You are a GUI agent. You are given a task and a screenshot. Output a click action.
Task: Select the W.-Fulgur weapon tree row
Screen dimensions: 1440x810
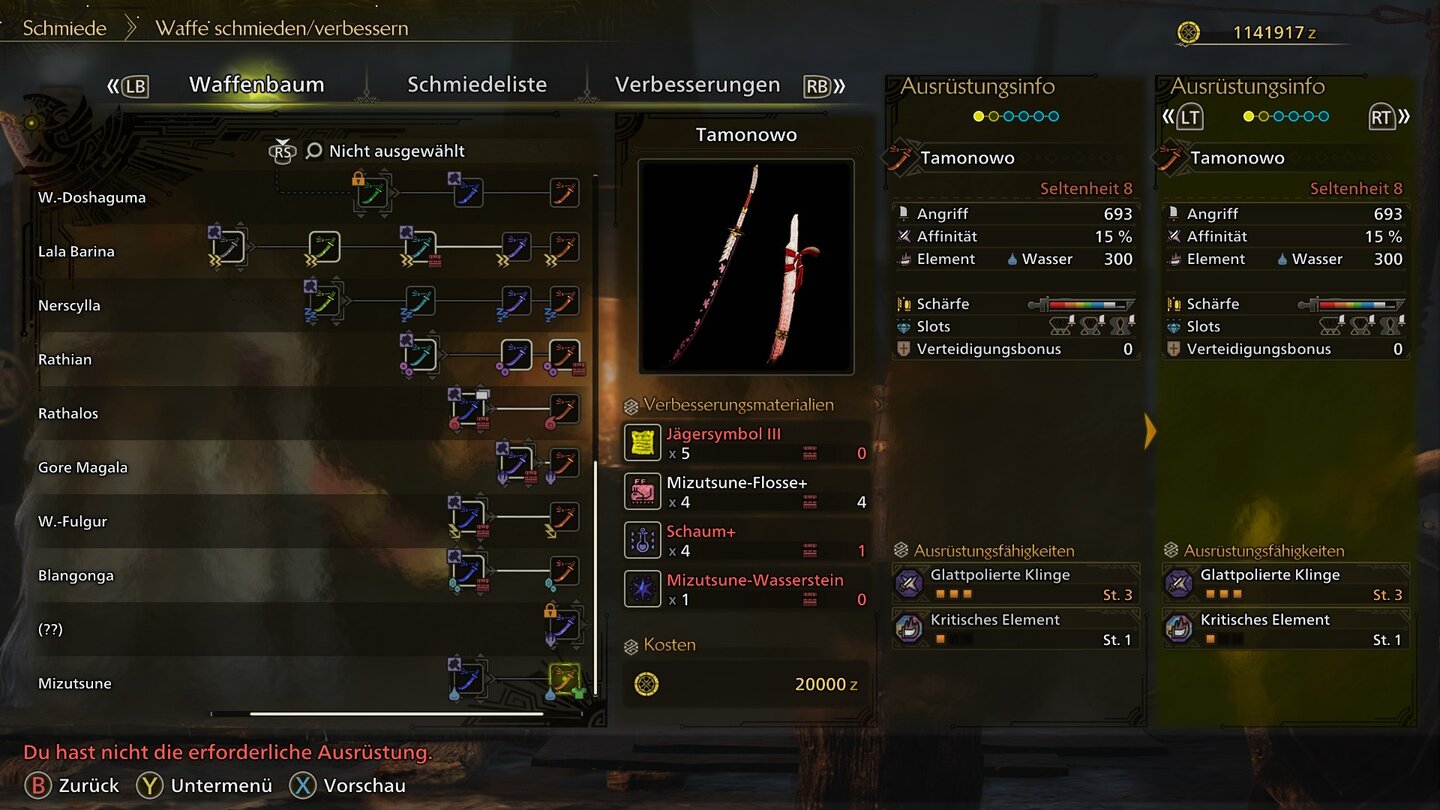pos(72,521)
